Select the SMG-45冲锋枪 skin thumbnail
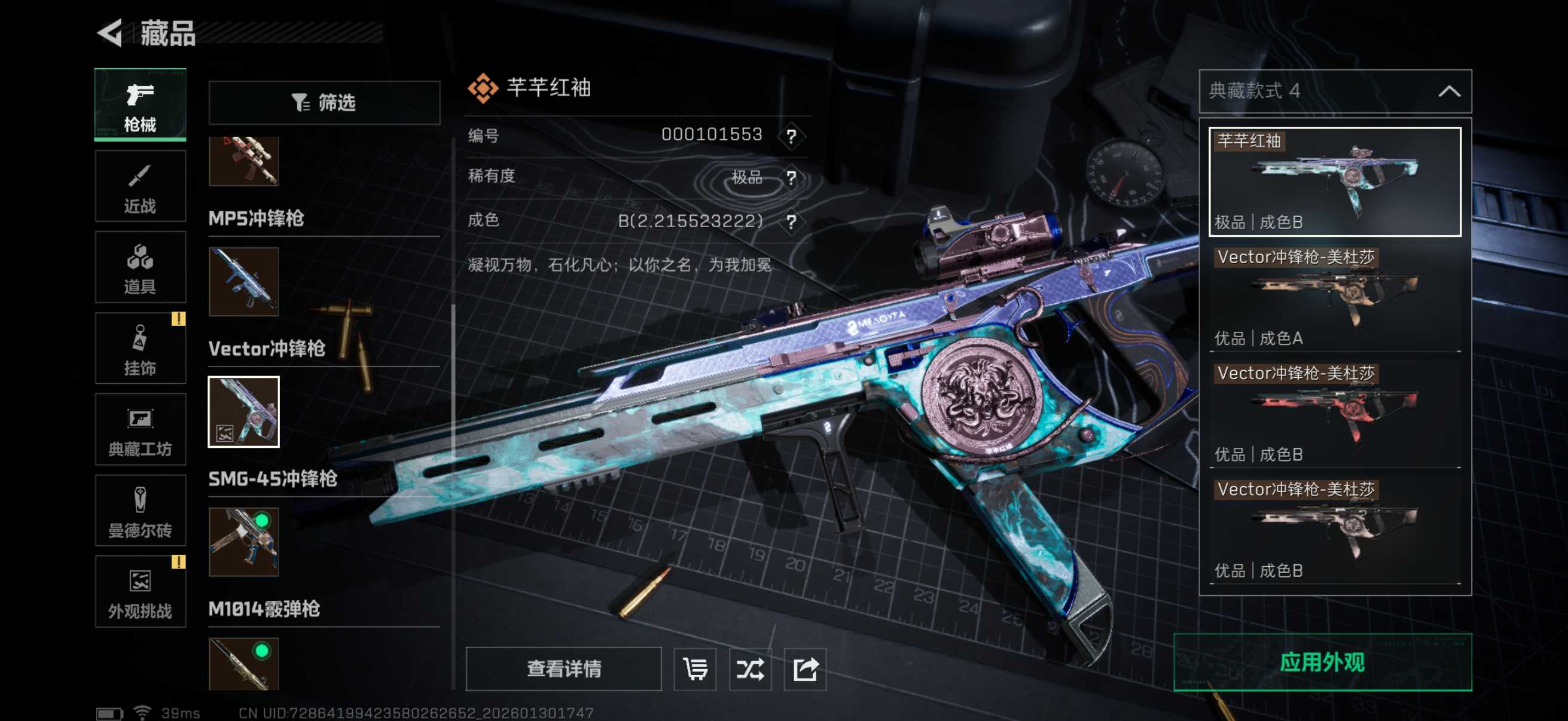 click(x=243, y=542)
